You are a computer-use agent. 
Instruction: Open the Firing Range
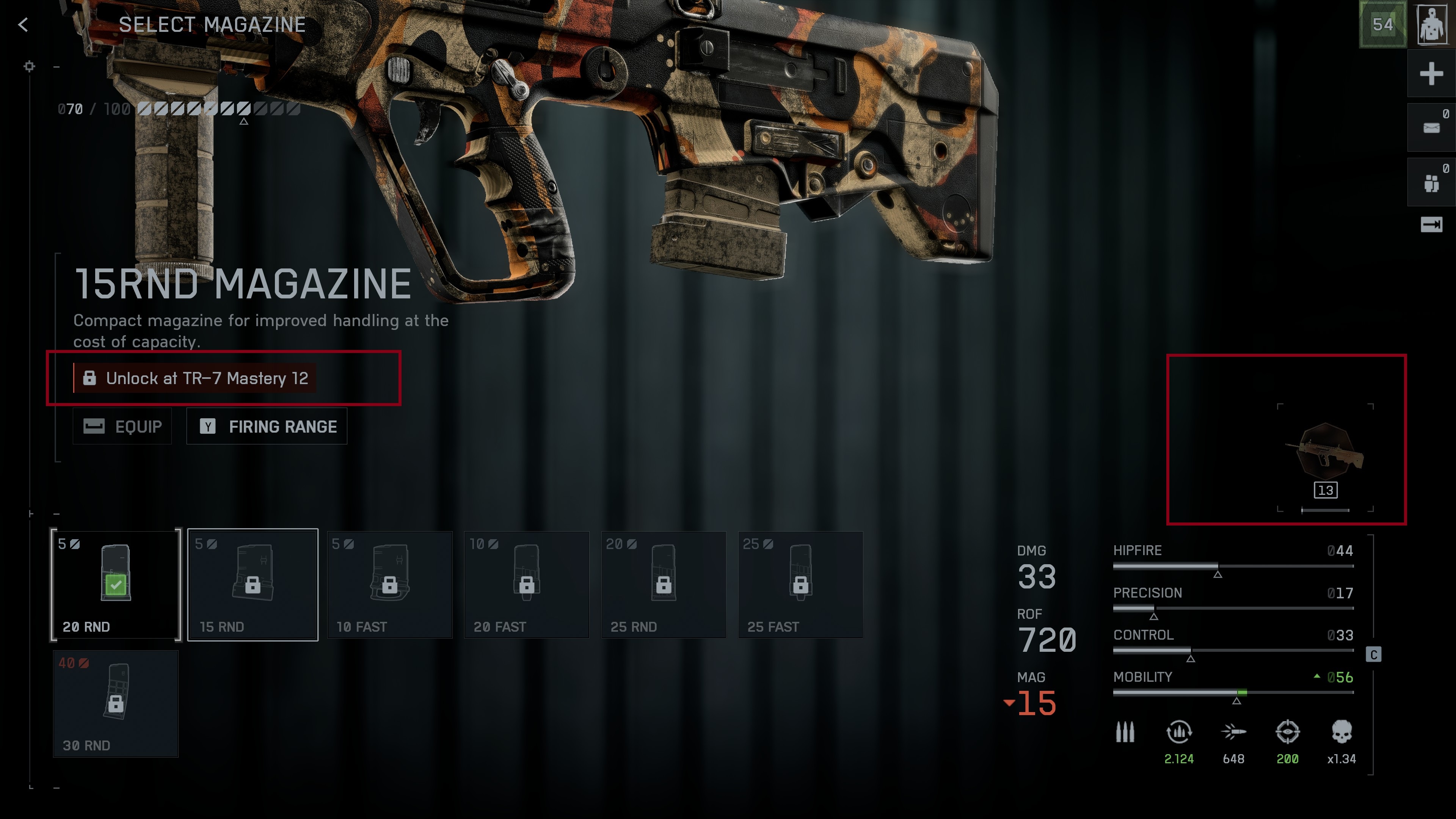point(267,426)
